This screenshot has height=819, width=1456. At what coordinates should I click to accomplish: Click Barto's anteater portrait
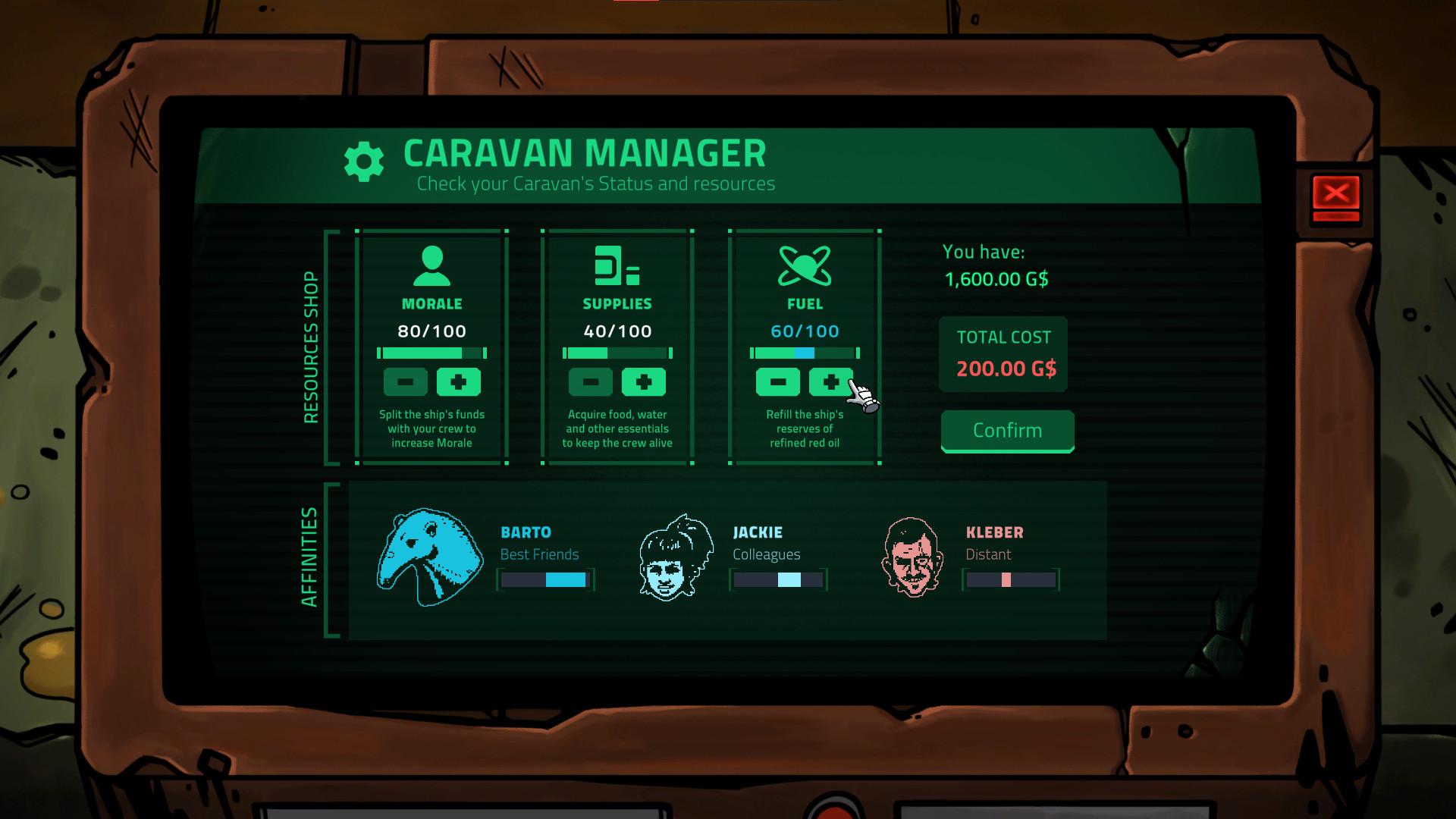(431, 556)
